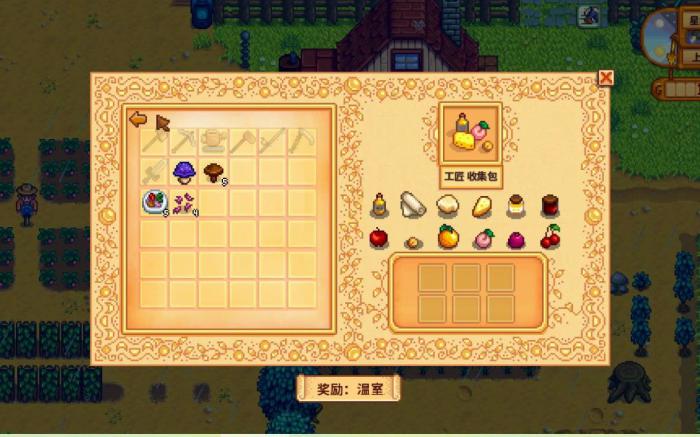Select the orange fruit ingredient
This screenshot has height=437, width=700.
(447, 238)
